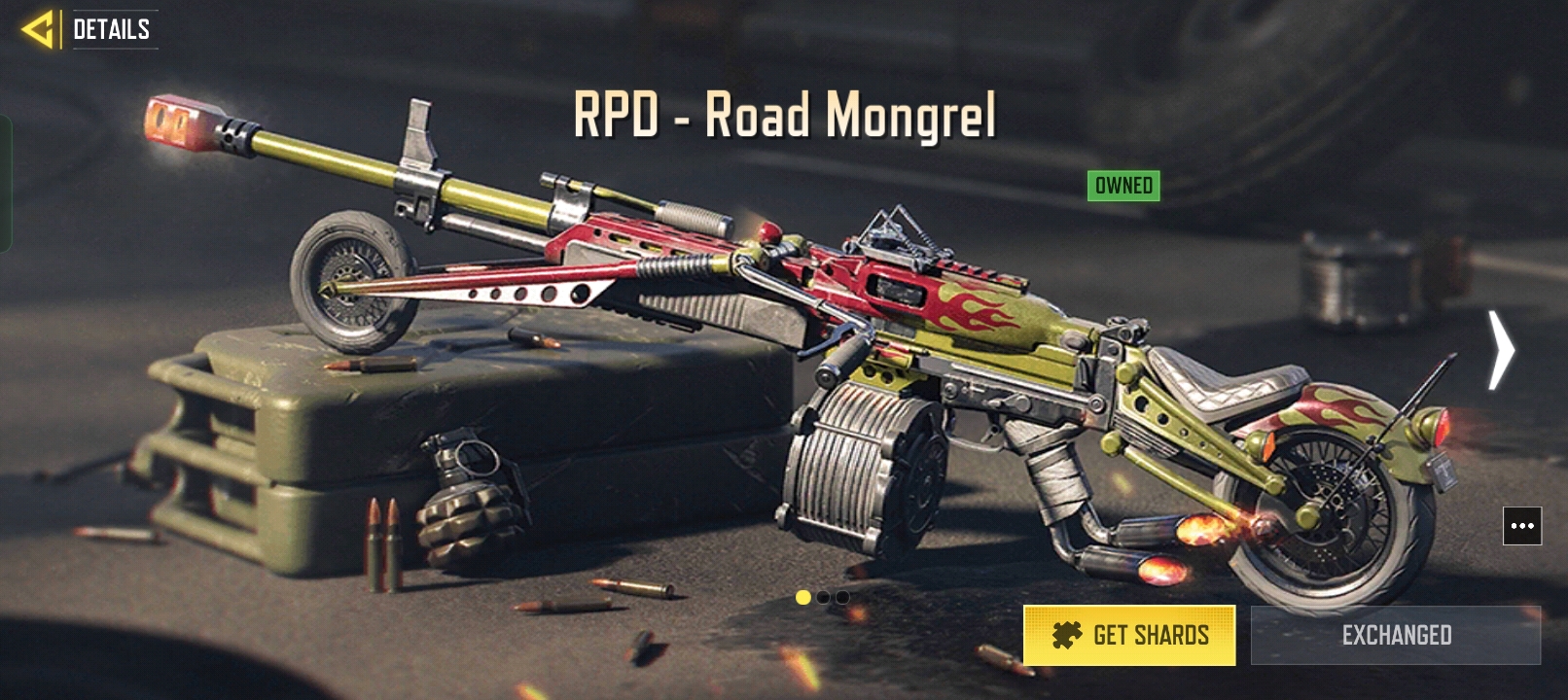Click the Get Shards button
1568x700 pixels.
point(1129,635)
